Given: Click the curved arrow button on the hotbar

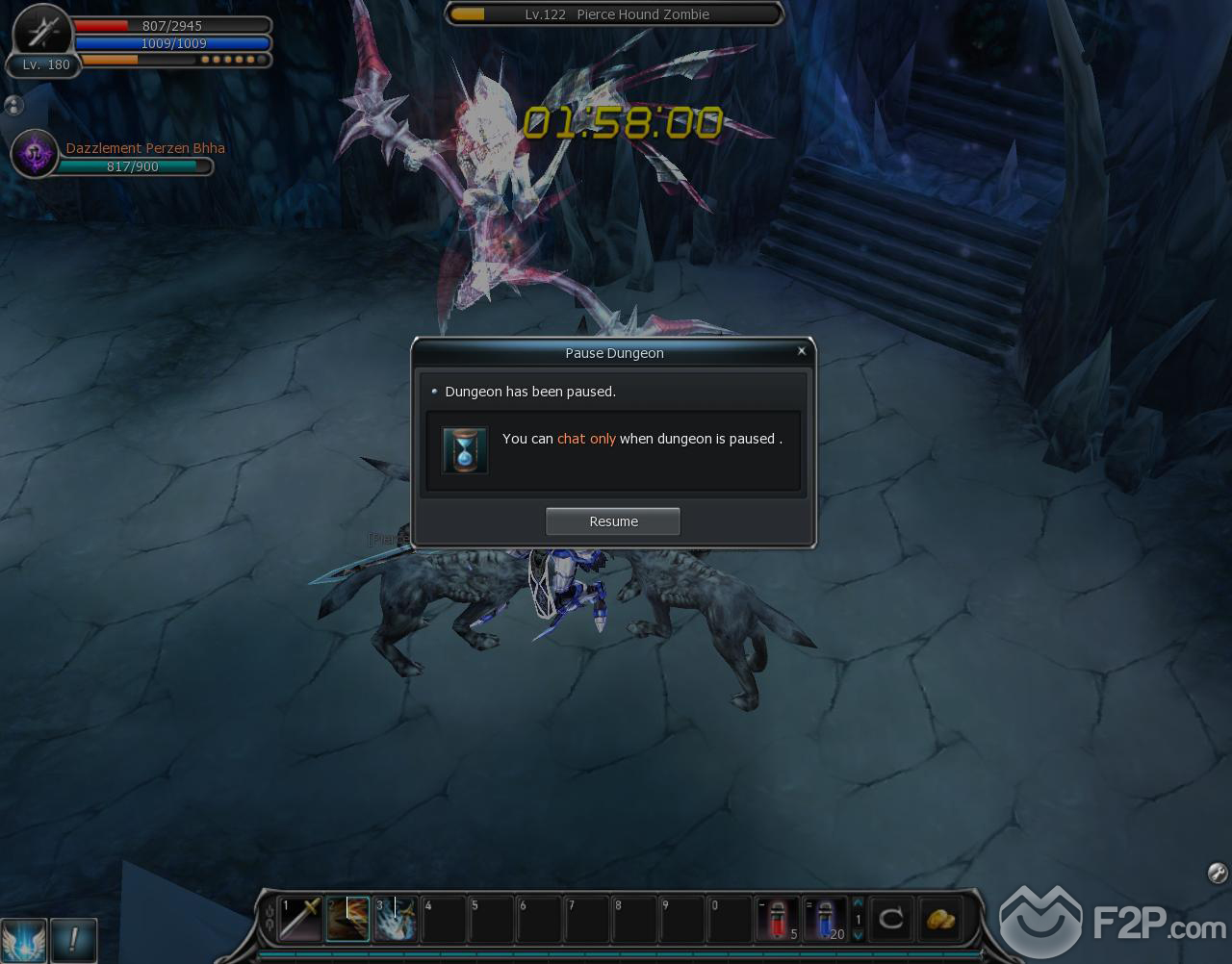Looking at the screenshot, I should pos(891,919).
